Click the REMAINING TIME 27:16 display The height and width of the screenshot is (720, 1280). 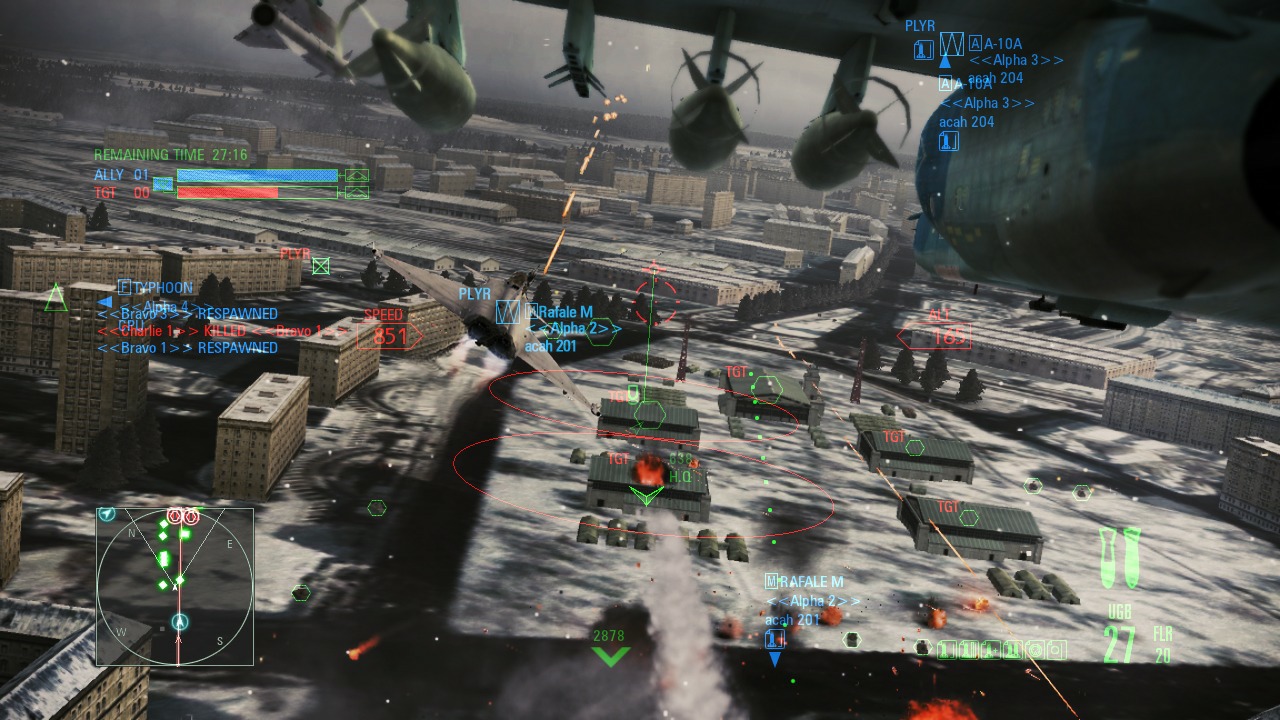[169, 154]
